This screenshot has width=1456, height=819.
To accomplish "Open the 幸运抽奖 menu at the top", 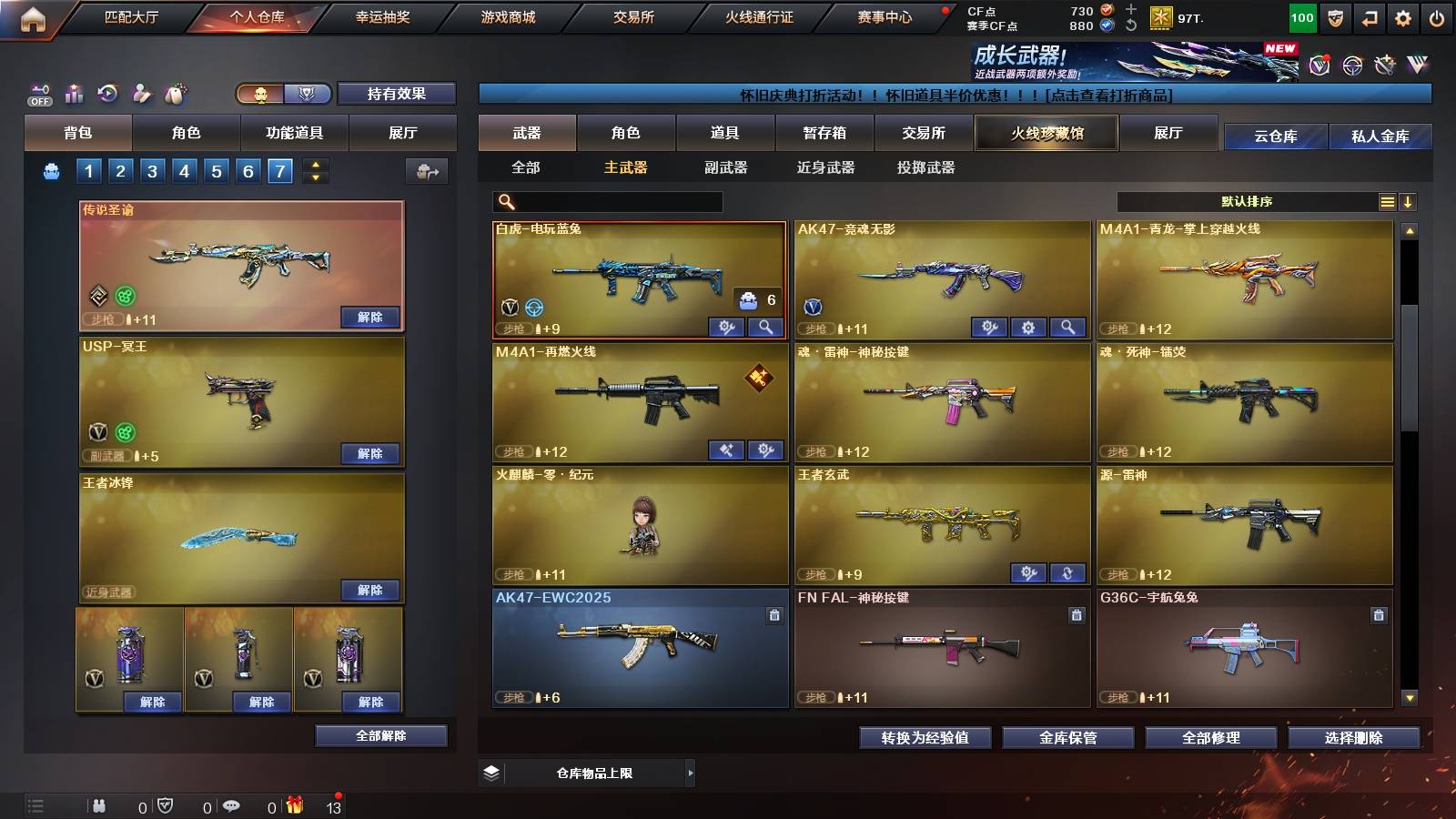I will [381, 16].
